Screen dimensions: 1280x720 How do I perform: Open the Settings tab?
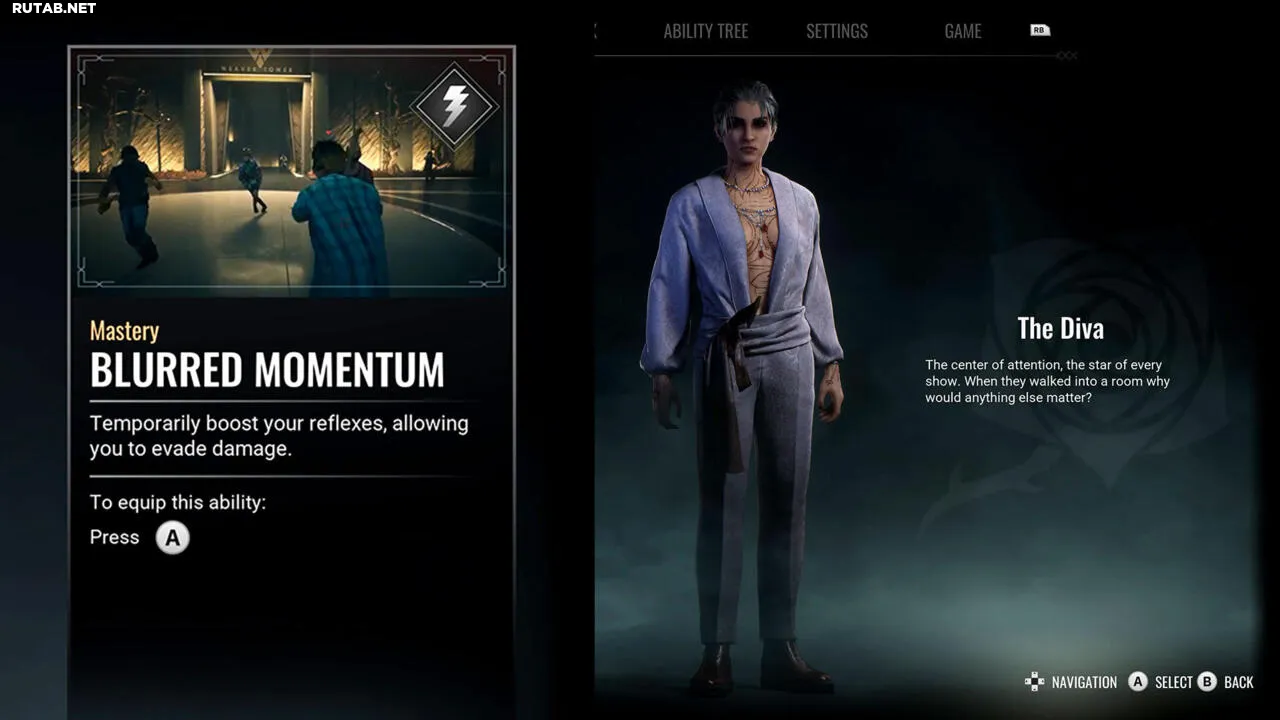(x=837, y=31)
